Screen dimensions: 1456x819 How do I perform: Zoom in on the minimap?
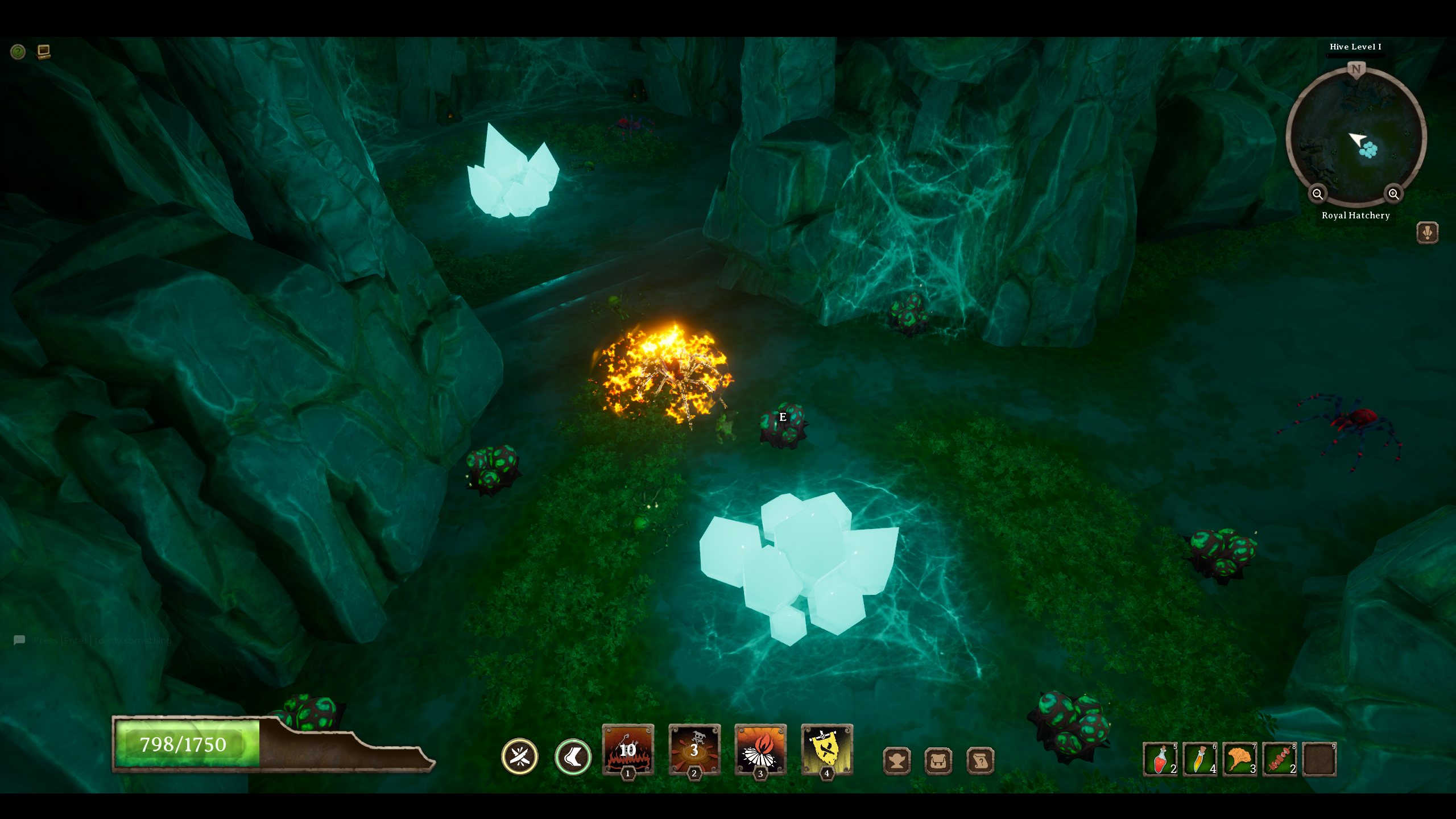(1393, 194)
